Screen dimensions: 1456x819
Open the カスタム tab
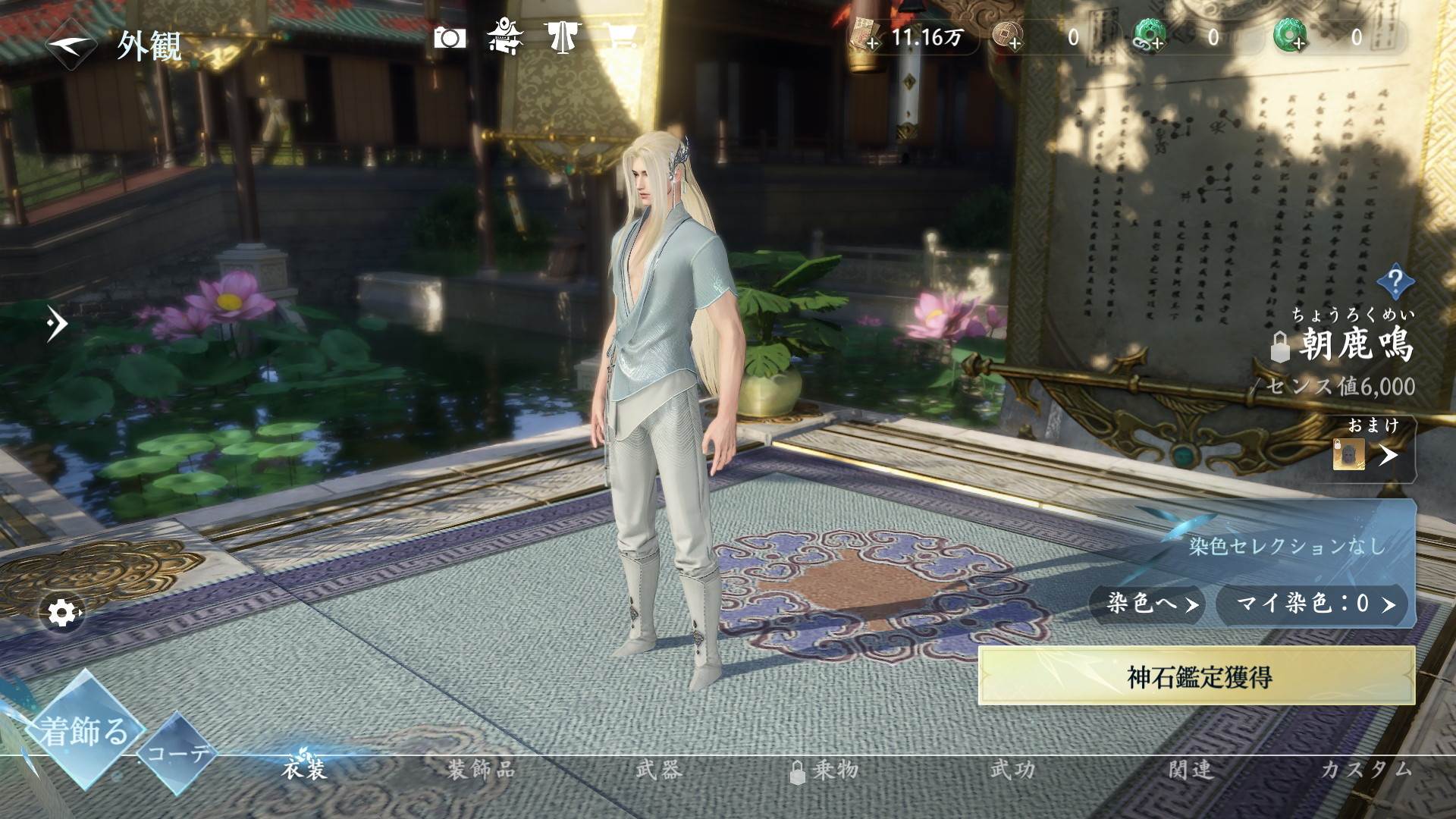[x=1366, y=770]
